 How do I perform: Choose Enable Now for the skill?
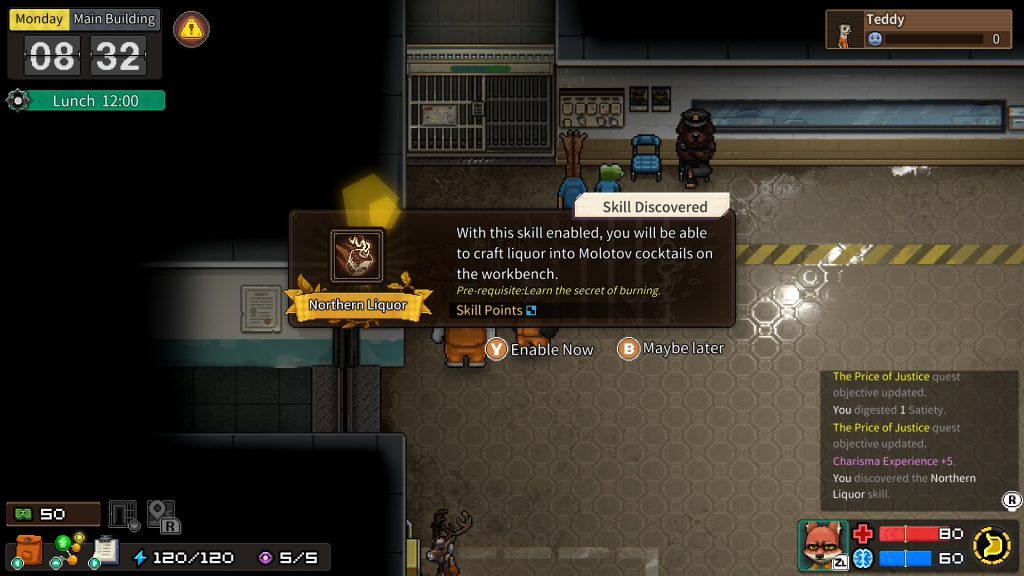point(540,349)
